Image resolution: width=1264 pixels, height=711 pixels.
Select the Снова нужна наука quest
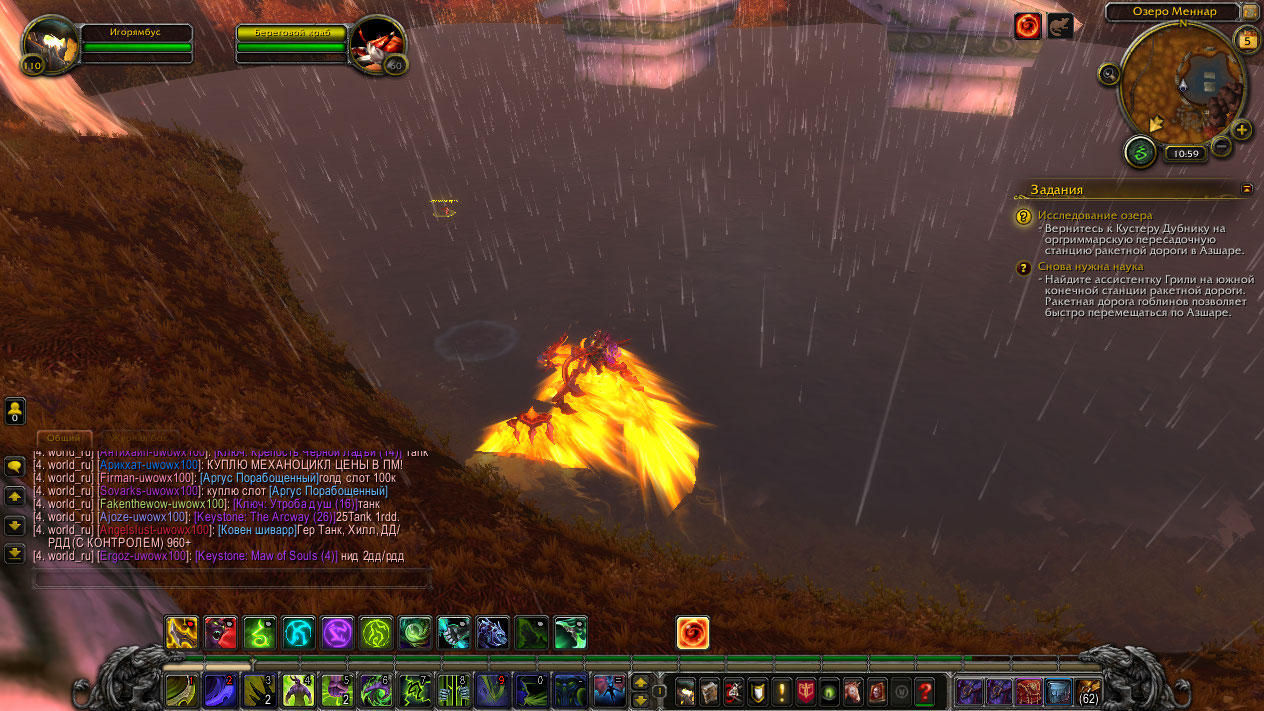coord(1090,267)
